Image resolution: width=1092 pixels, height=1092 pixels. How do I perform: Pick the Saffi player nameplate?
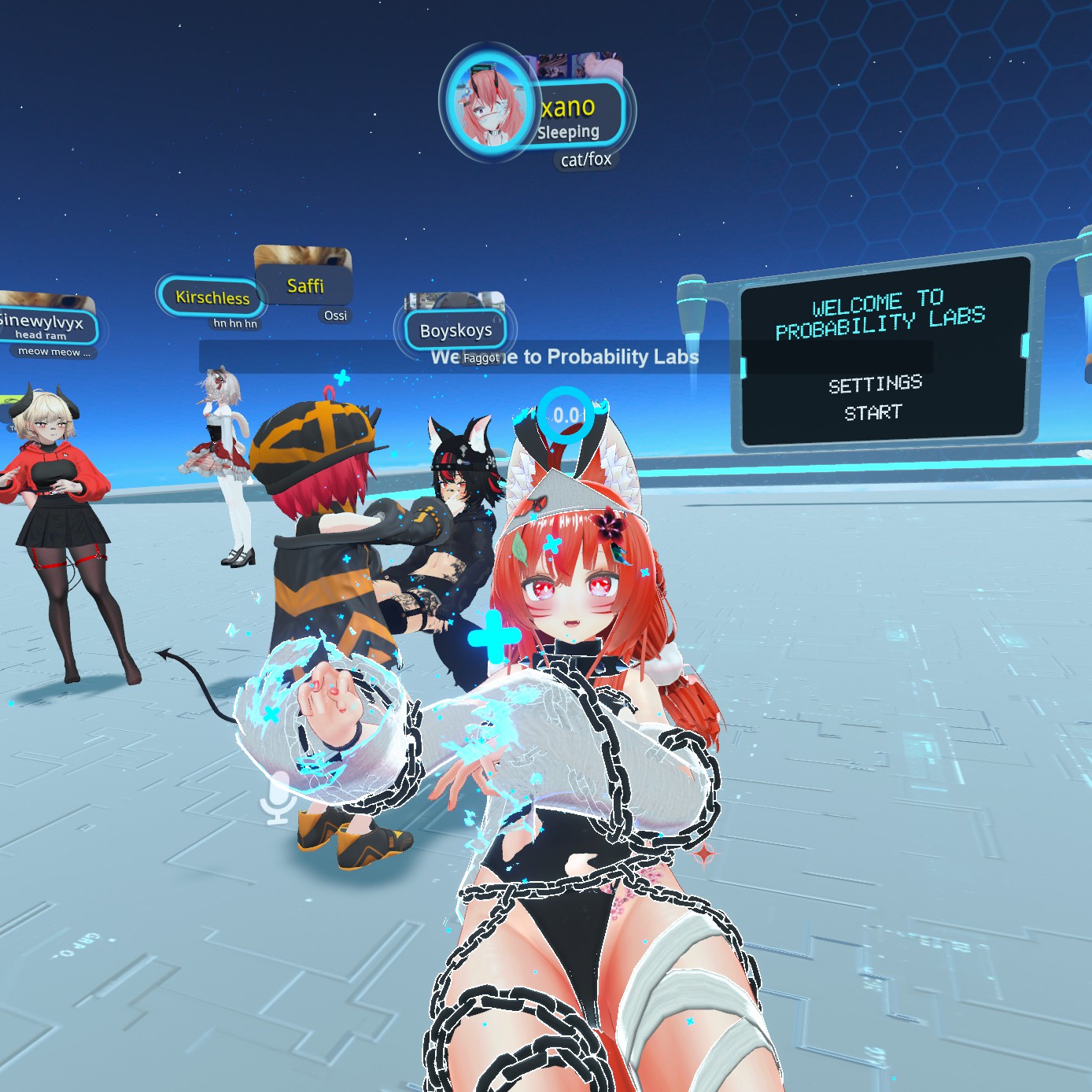click(305, 286)
